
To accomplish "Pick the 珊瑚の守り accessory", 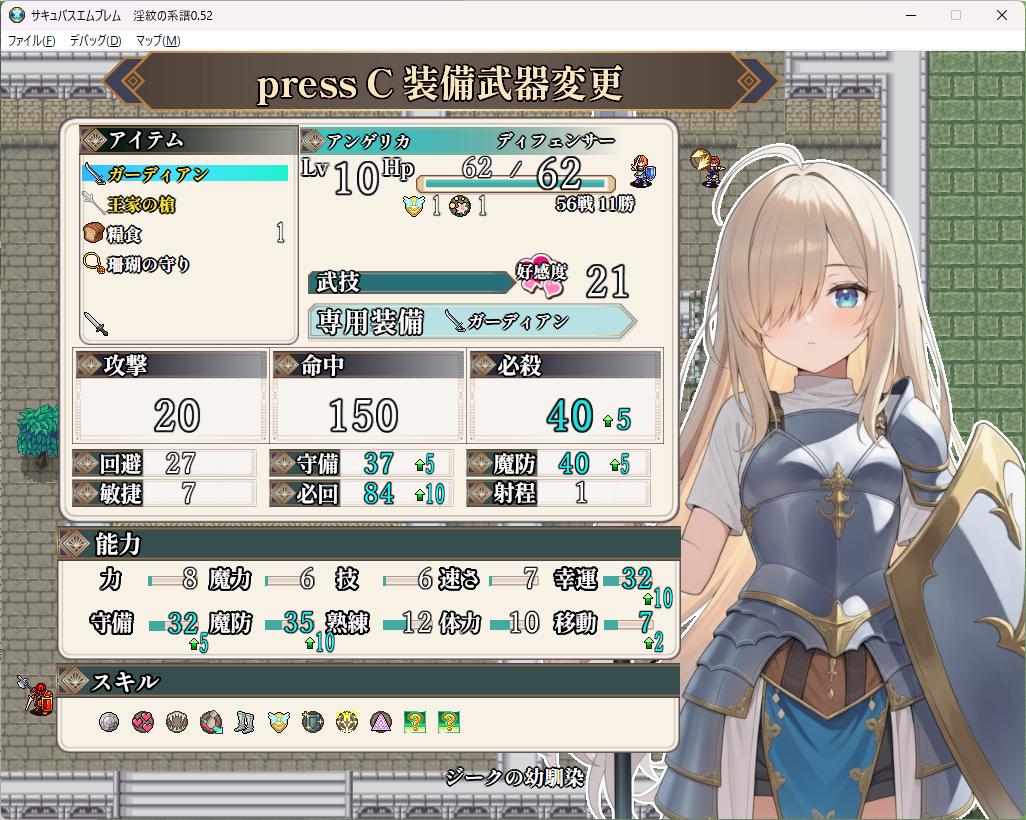I will (x=148, y=264).
